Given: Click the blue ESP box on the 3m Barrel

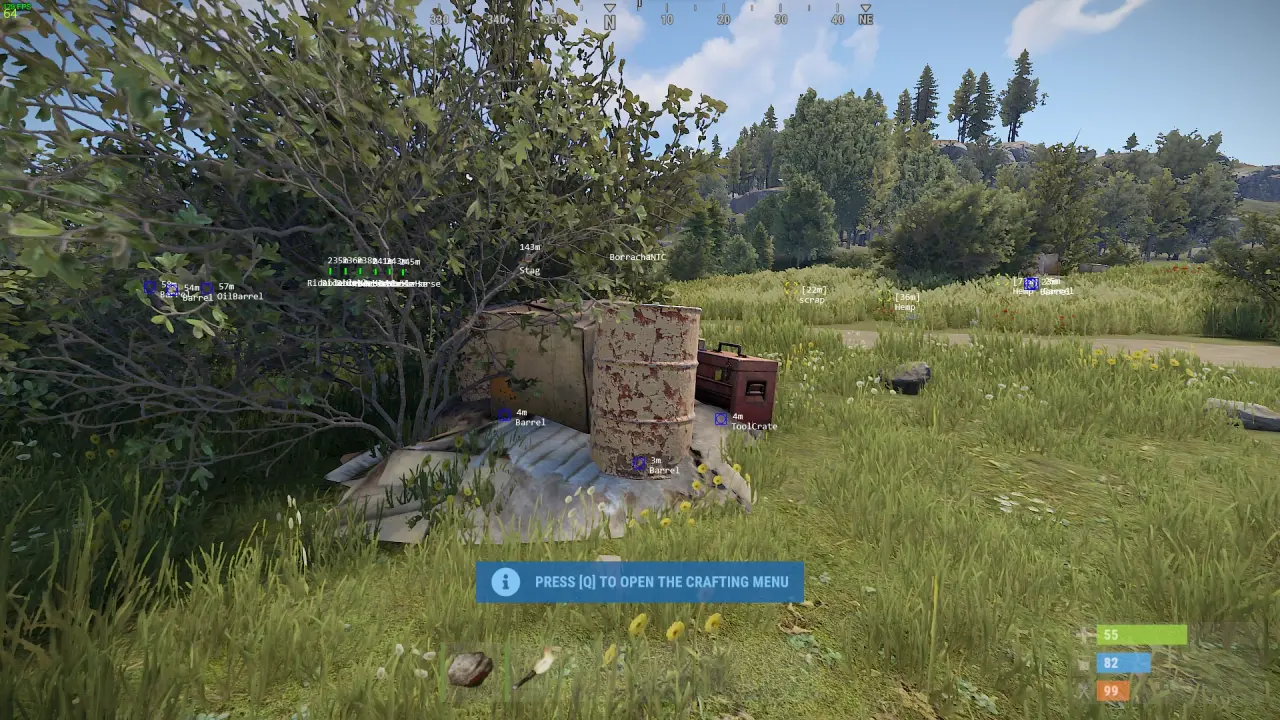Looking at the screenshot, I should (637, 462).
